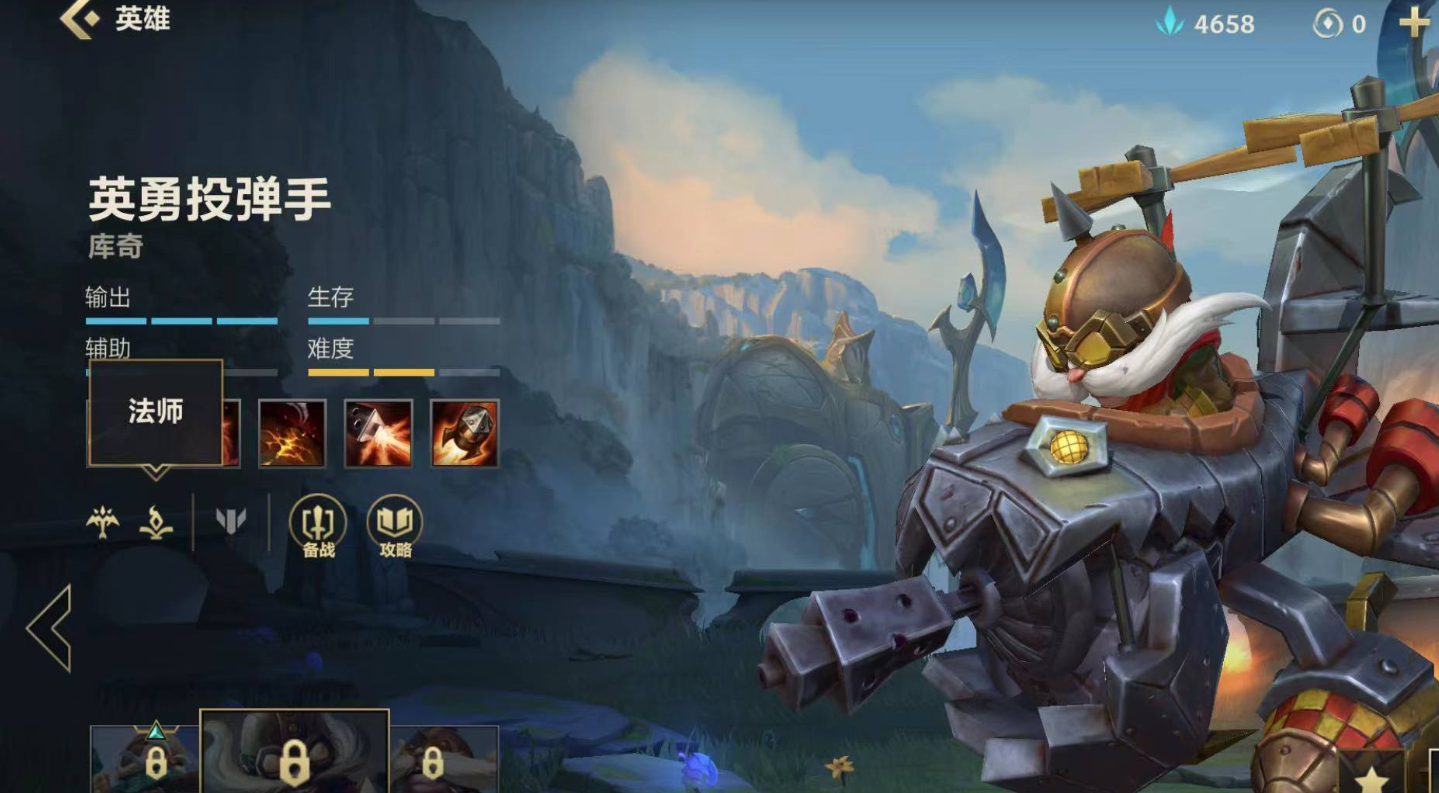The width and height of the screenshot is (1439, 793).
Task: Select the gatling gun firing ability icon
Action: click(x=378, y=433)
